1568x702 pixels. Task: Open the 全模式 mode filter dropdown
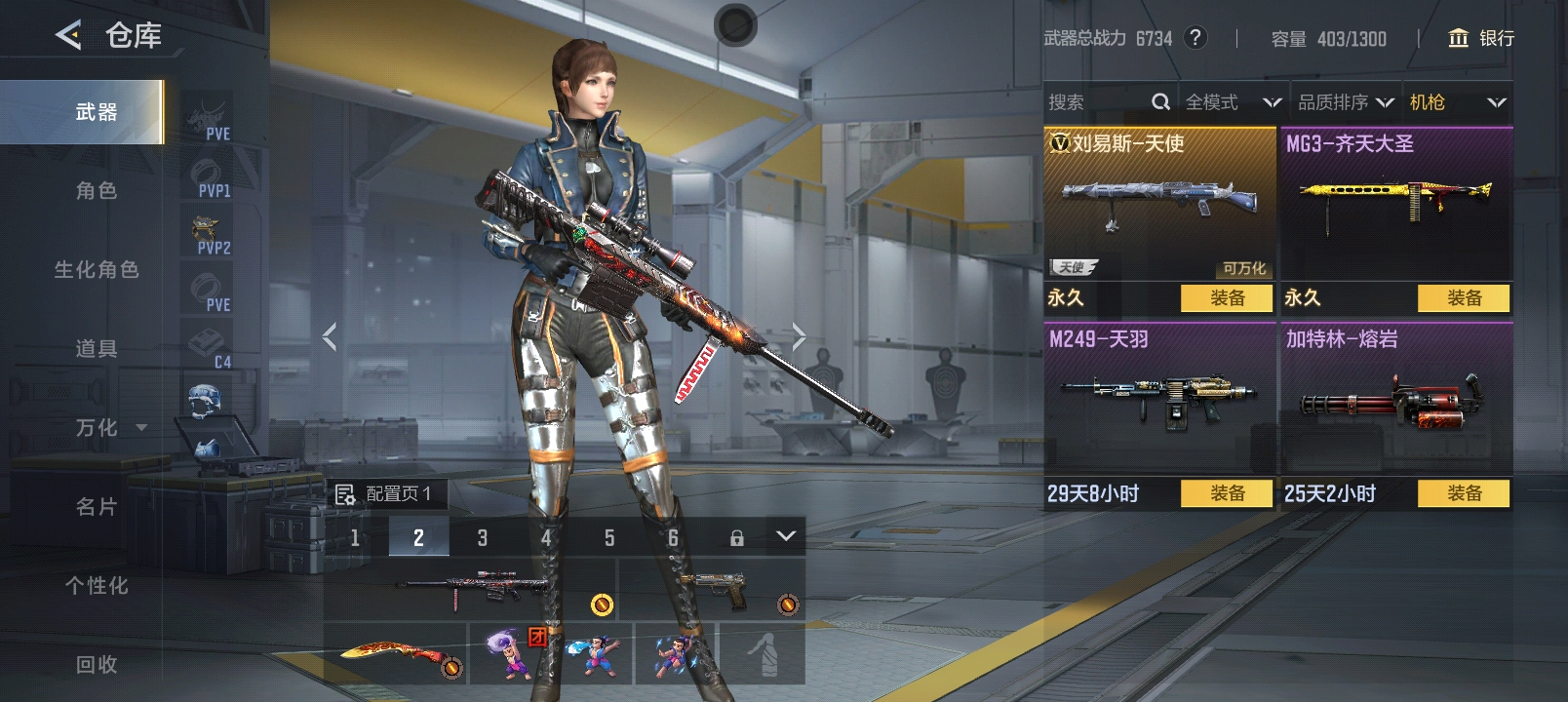[1233, 102]
